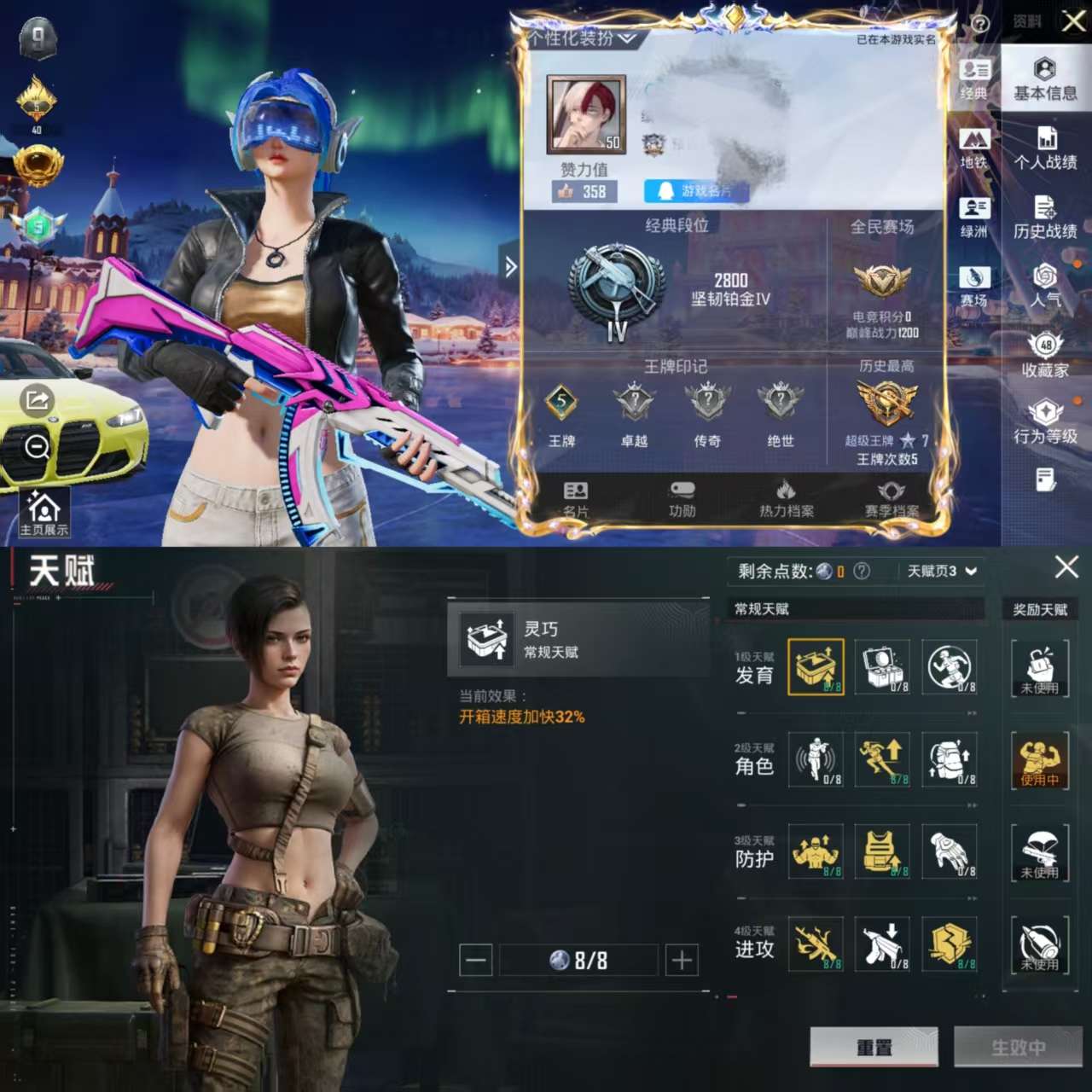Select the 地铁 metro mode tab
This screenshot has width=1092, height=1092.
tap(974, 148)
